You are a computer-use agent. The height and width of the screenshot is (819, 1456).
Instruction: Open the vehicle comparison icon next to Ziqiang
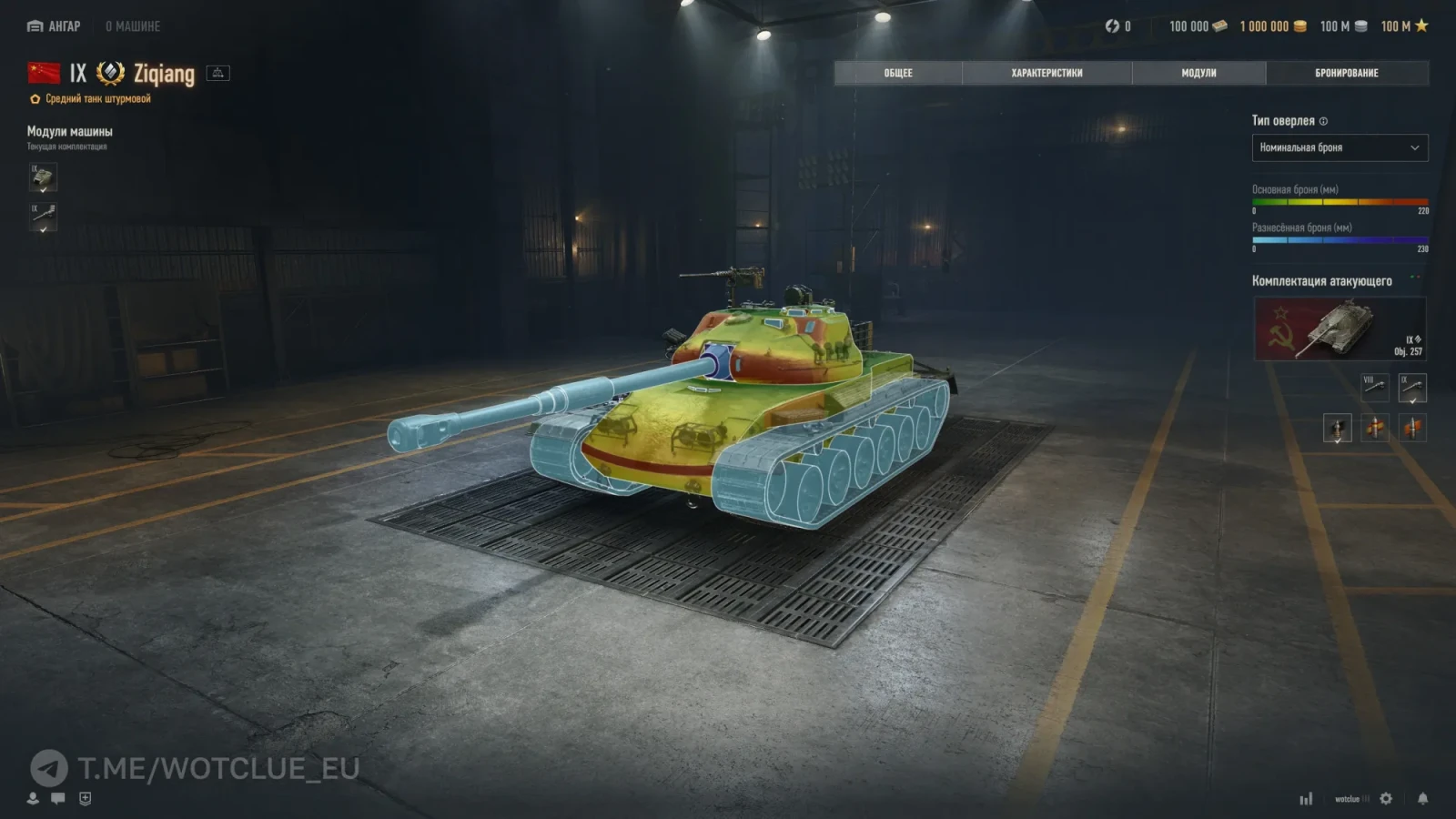pos(218,73)
